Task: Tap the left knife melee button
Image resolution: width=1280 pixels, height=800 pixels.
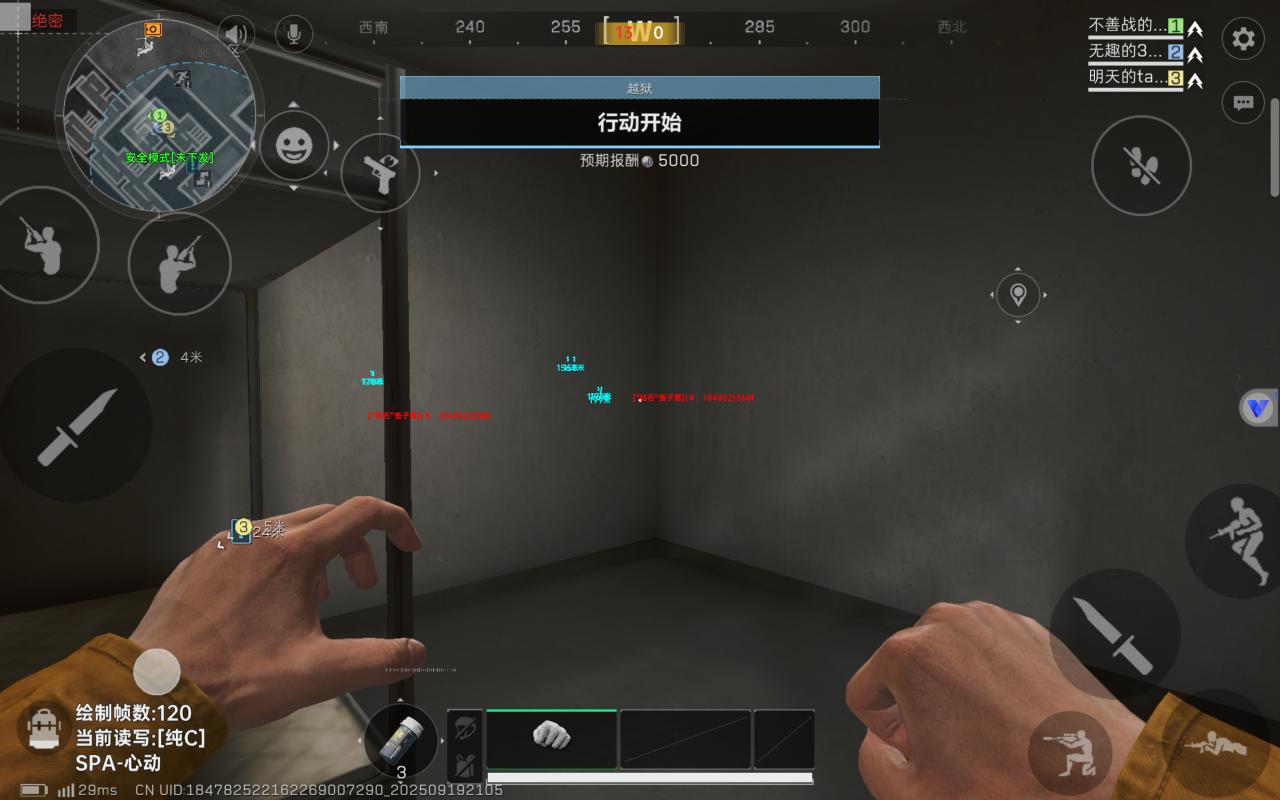Action: pos(76,426)
